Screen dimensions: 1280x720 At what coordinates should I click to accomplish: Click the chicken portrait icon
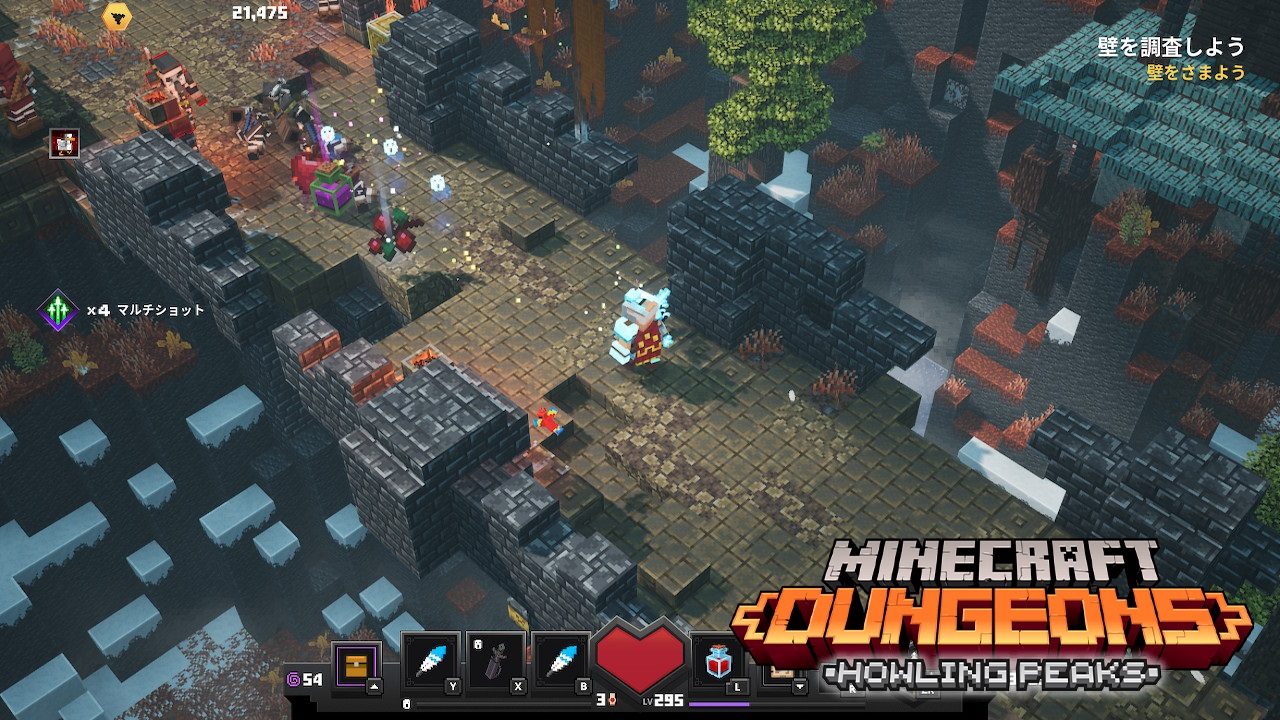coord(65,144)
